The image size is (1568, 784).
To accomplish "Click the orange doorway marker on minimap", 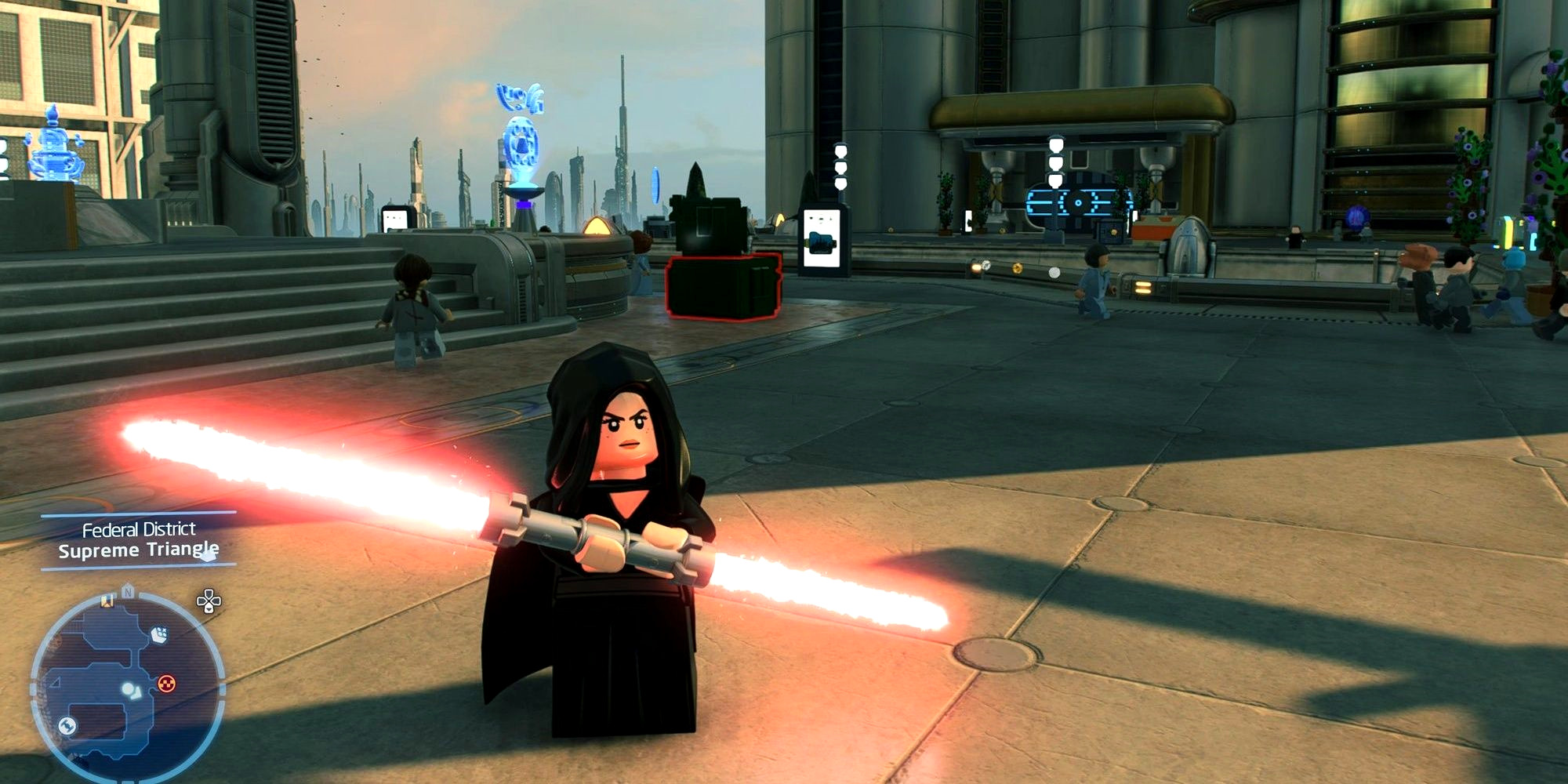I will point(107,601).
